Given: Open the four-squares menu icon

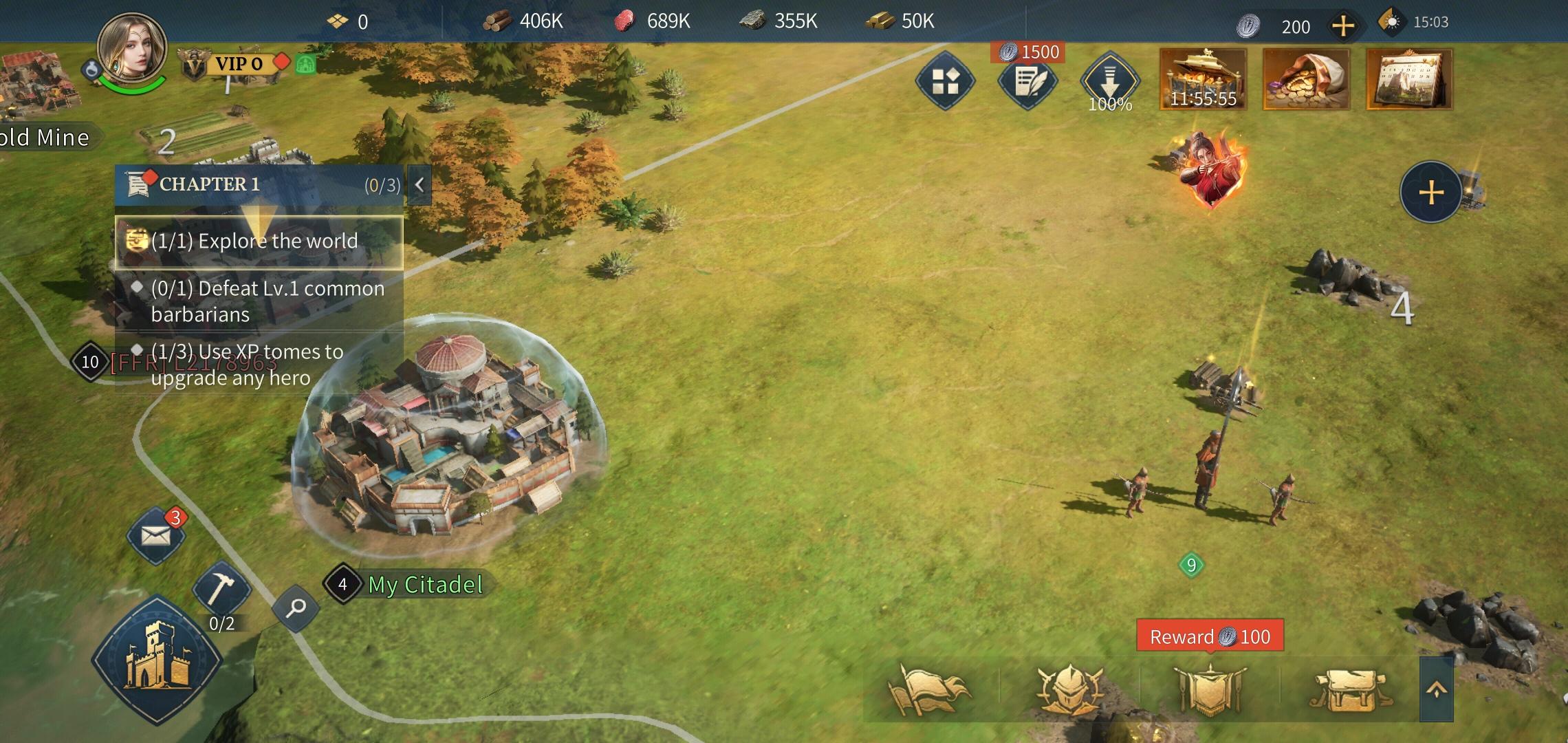Looking at the screenshot, I should coord(946,81).
